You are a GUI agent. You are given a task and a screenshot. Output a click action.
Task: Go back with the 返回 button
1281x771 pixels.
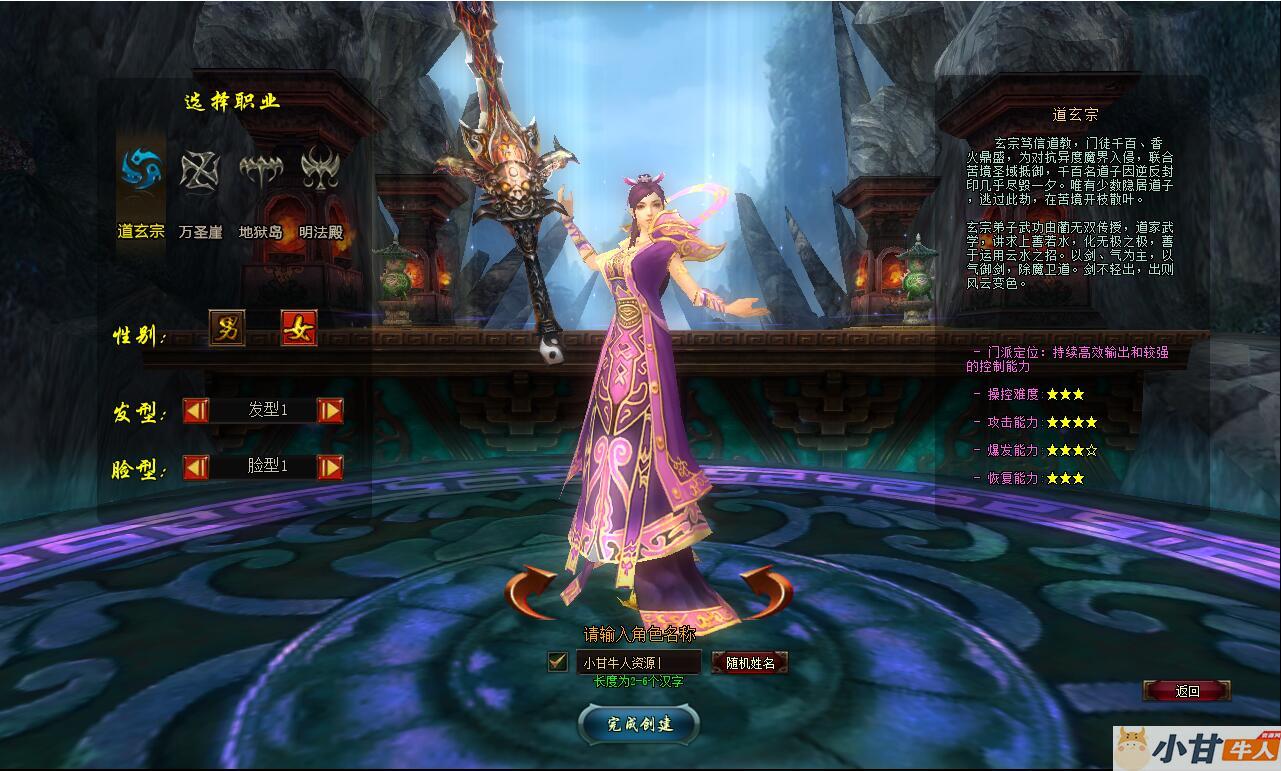pos(1187,691)
